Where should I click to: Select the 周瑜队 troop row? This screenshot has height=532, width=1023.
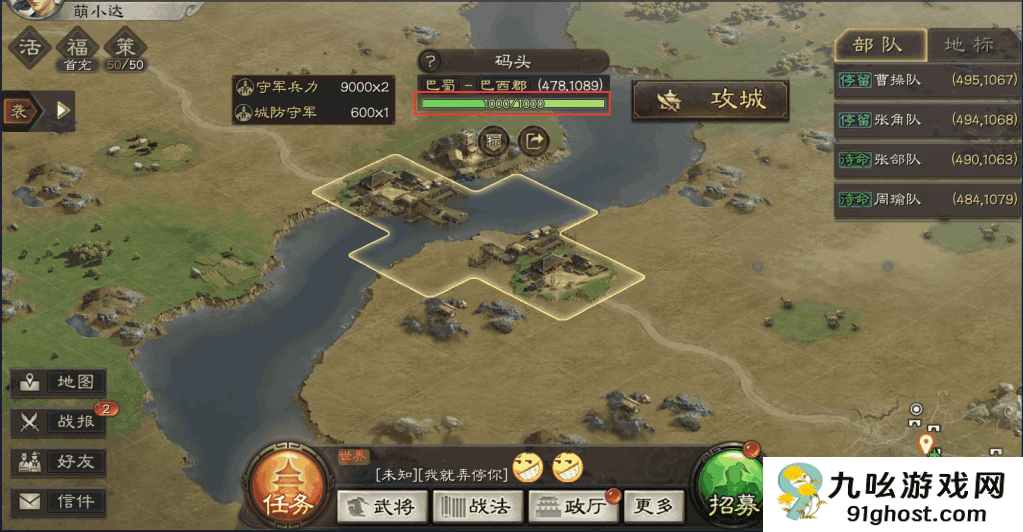pos(927,199)
